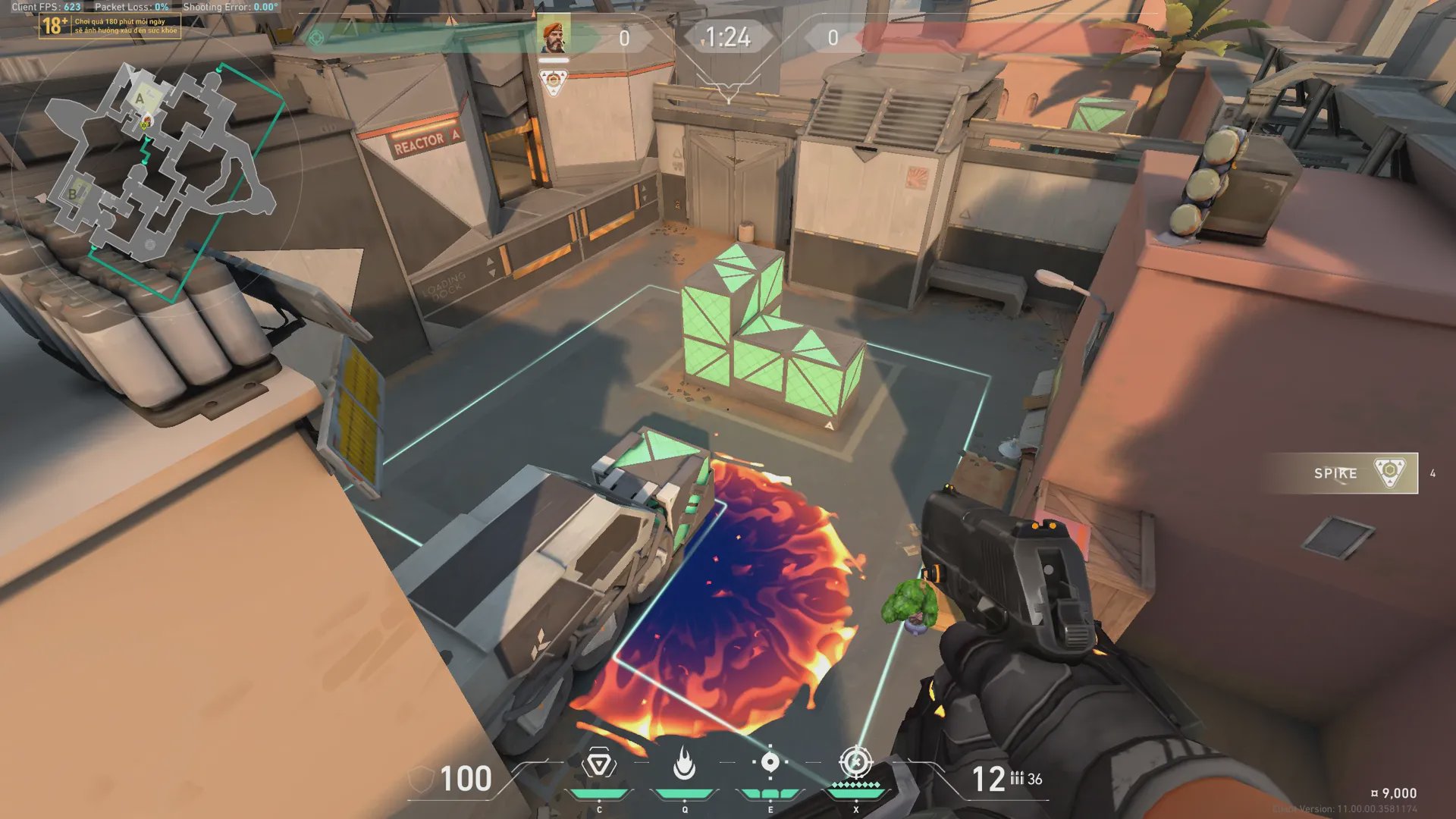Activate the Sky Smoke ability icon
The width and height of the screenshot is (1456, 819).
click(770, 763)
